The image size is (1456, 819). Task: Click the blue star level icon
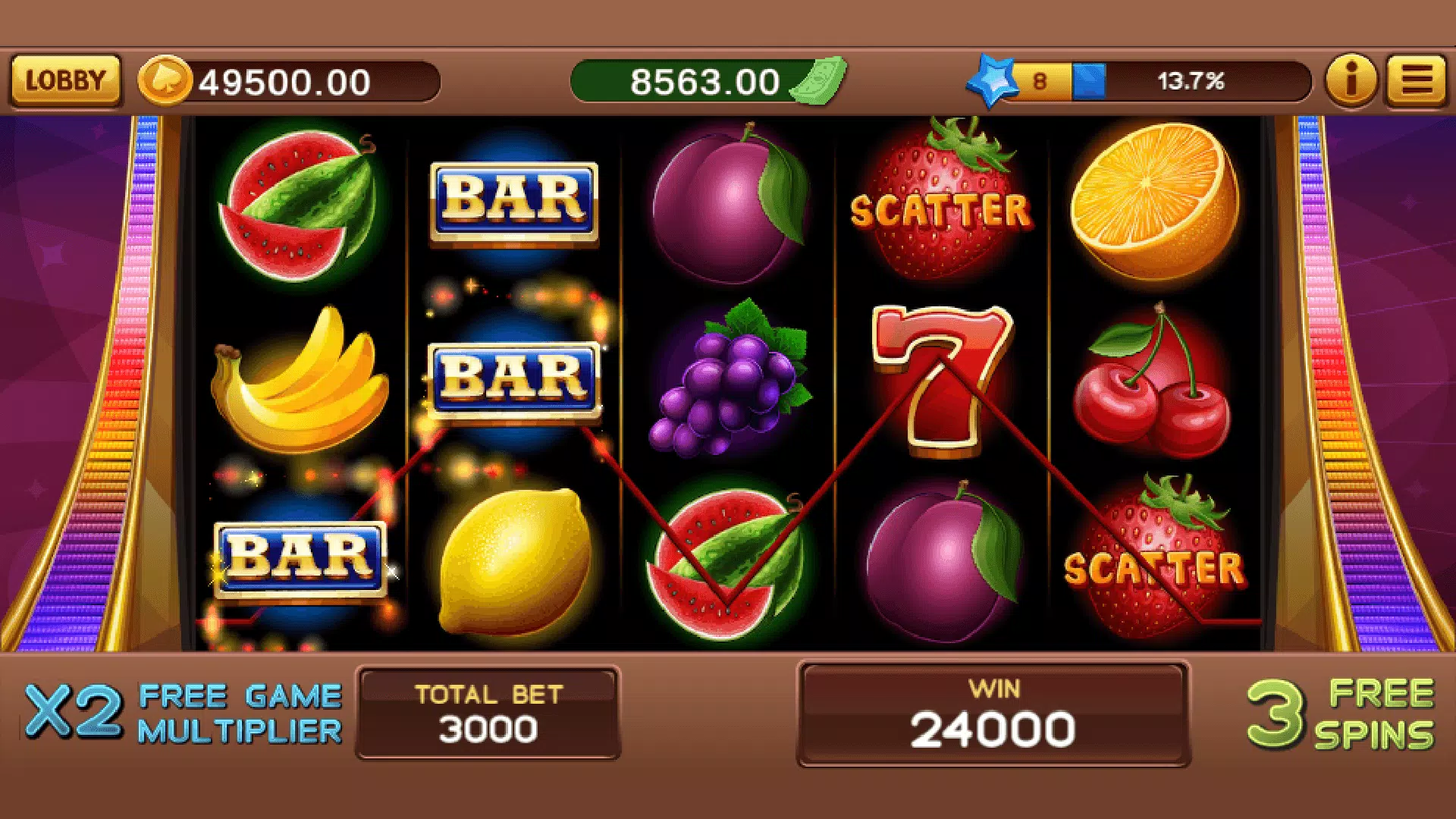(994, 79)
